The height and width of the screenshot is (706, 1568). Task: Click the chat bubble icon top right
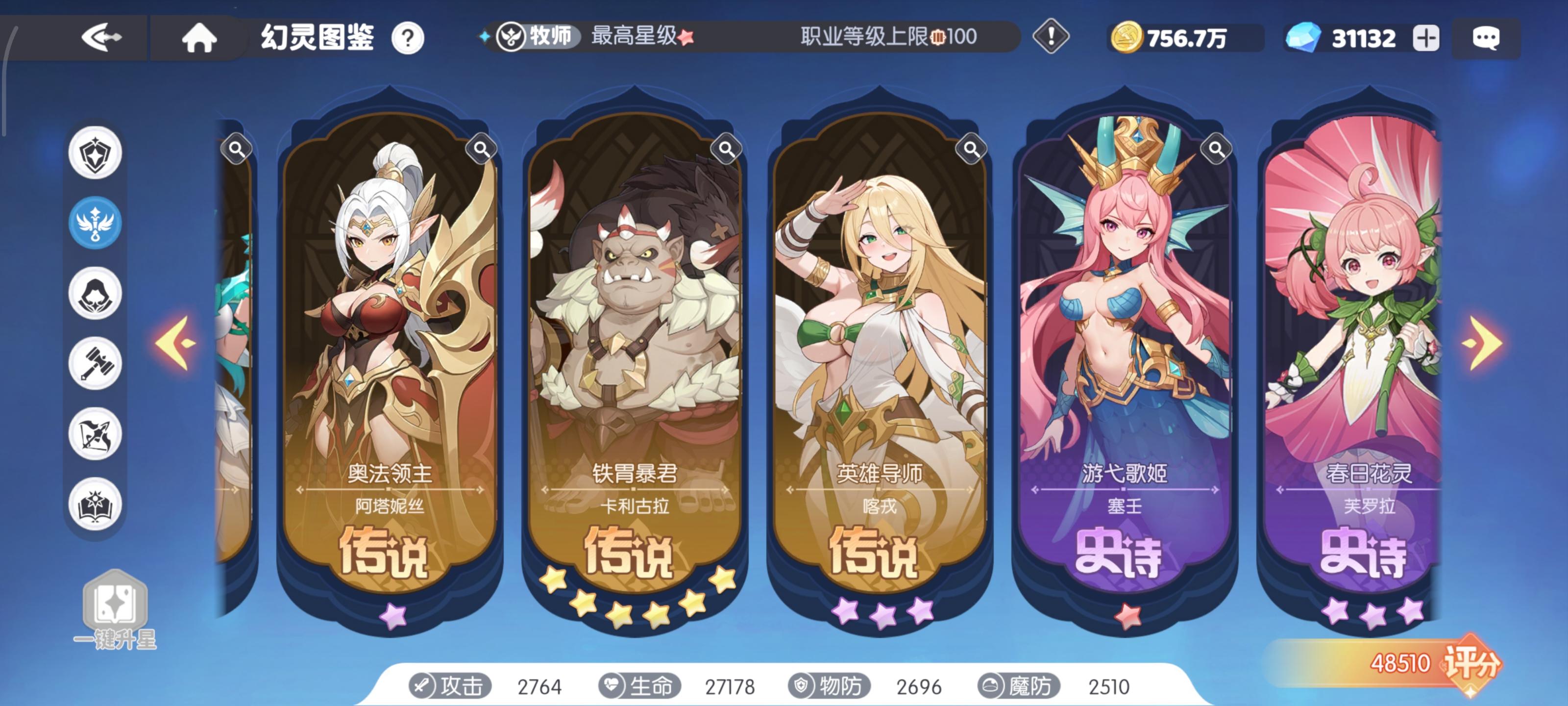click(x=1487, y=38)
